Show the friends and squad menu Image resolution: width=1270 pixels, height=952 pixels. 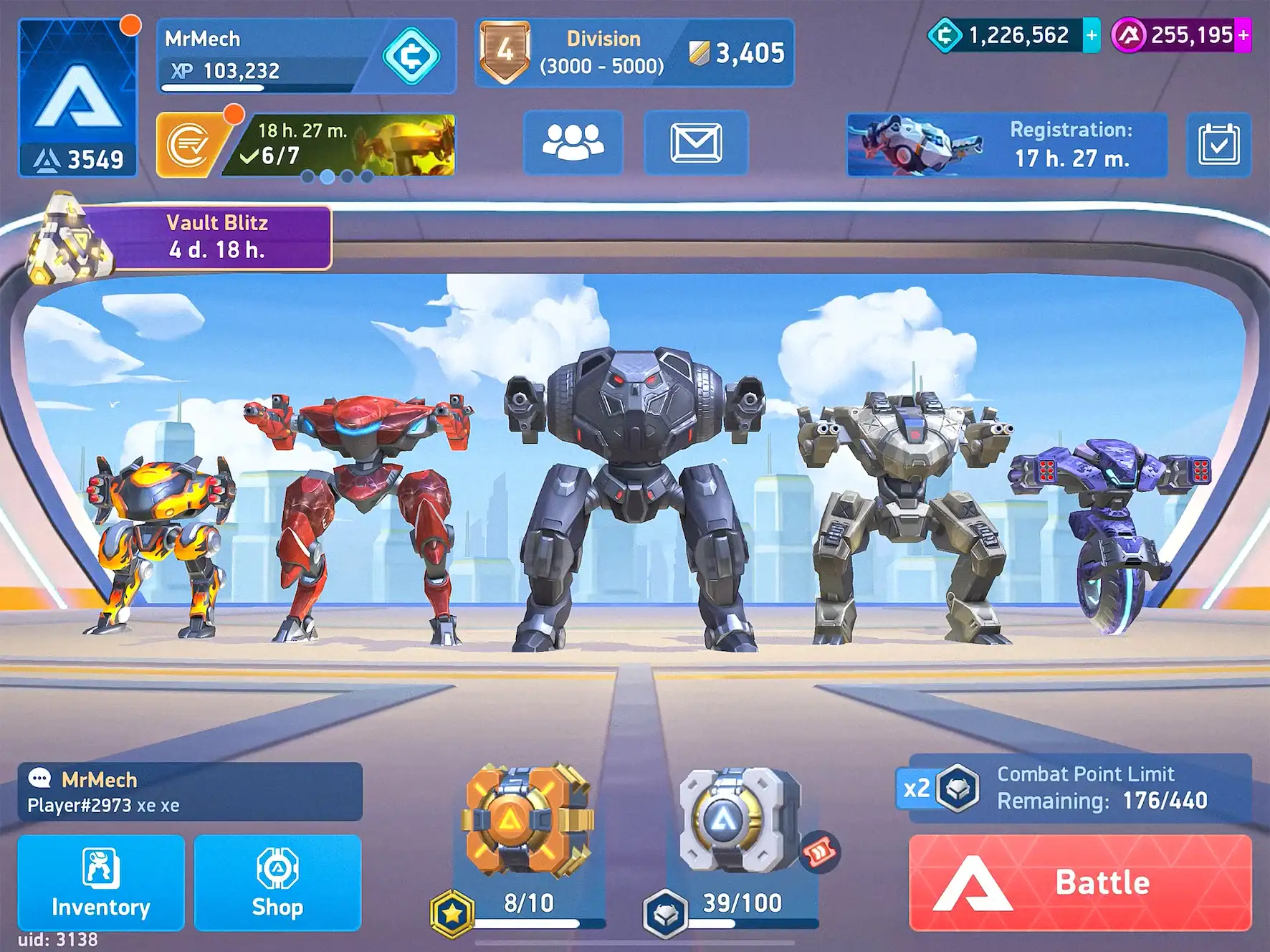[573, 143]
